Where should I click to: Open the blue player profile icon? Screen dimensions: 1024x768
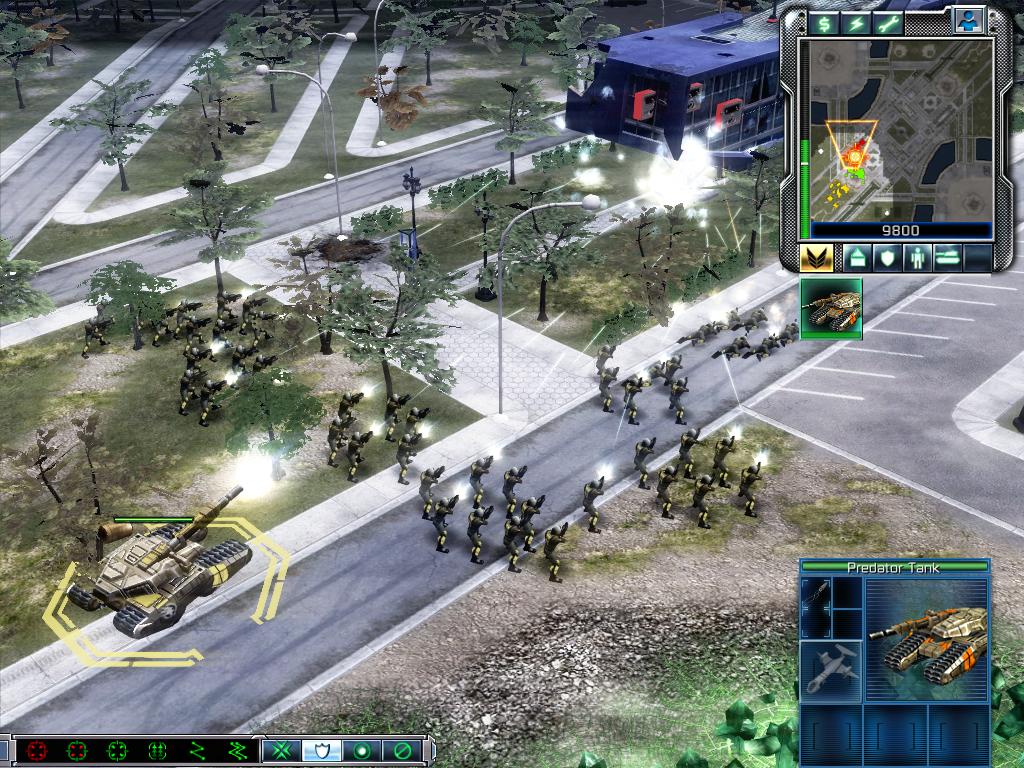click(x=967, y=20)
